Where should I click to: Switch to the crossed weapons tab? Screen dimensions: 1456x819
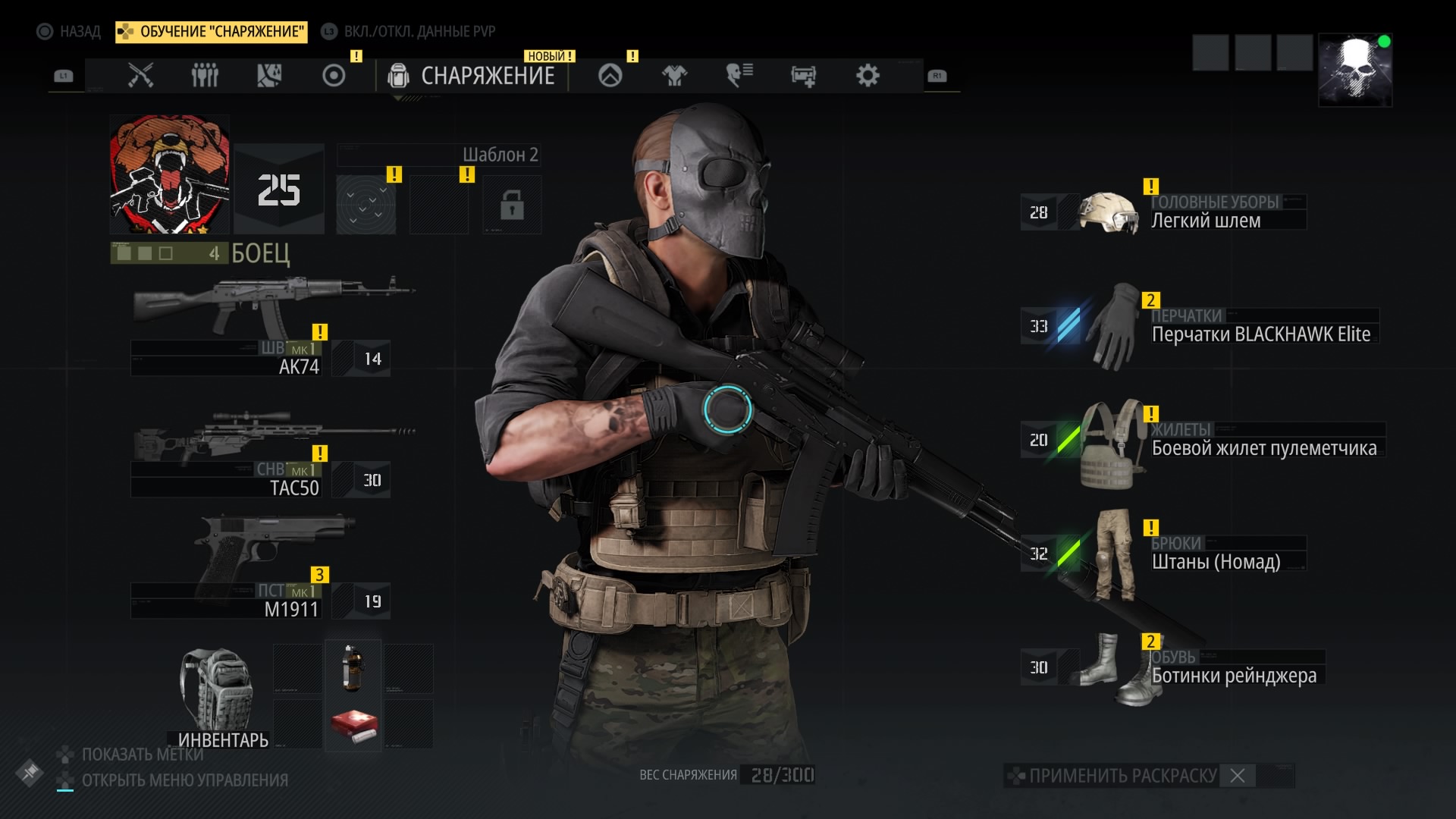140,75
